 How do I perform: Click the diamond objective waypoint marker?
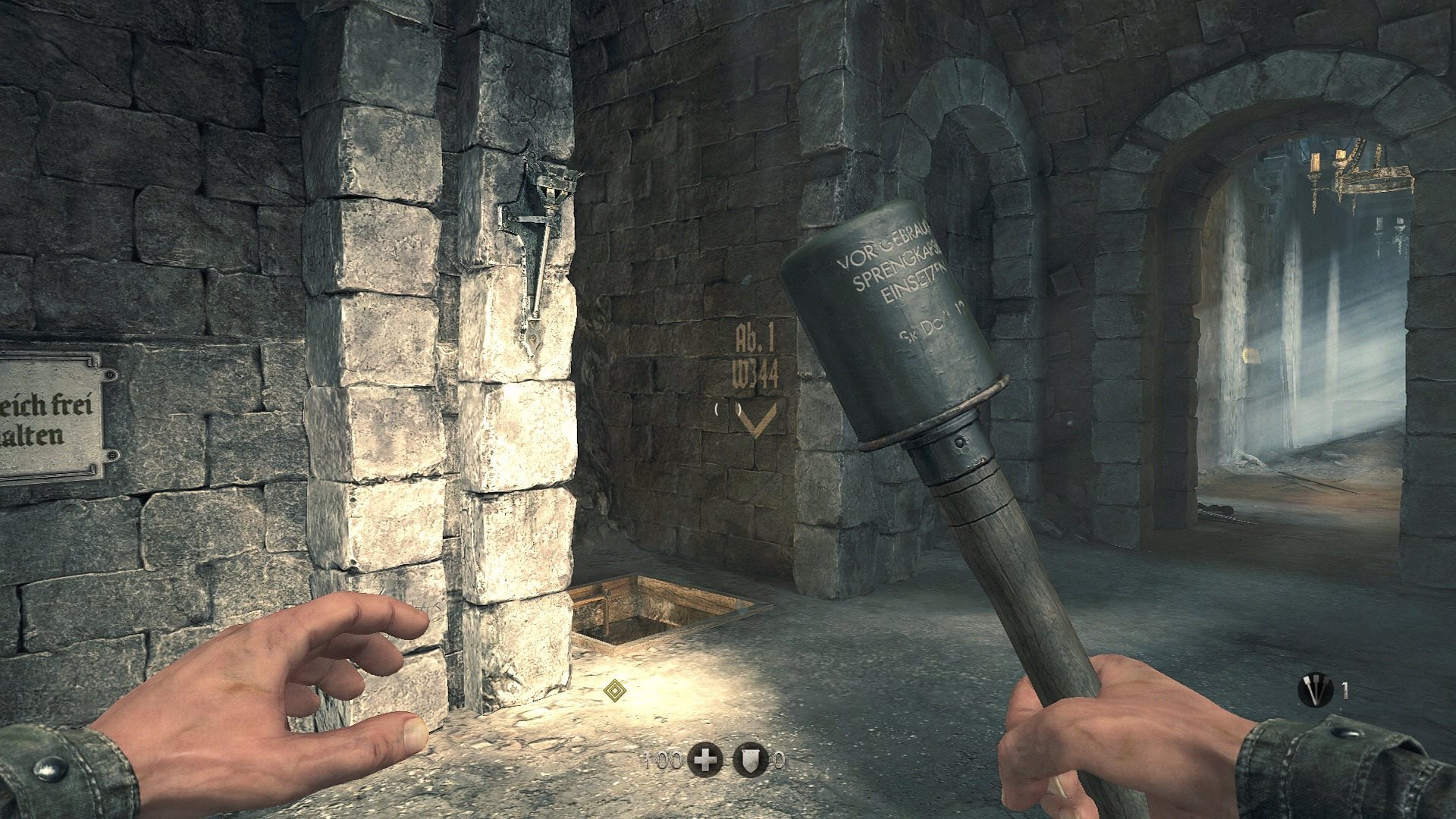point(613,690)
